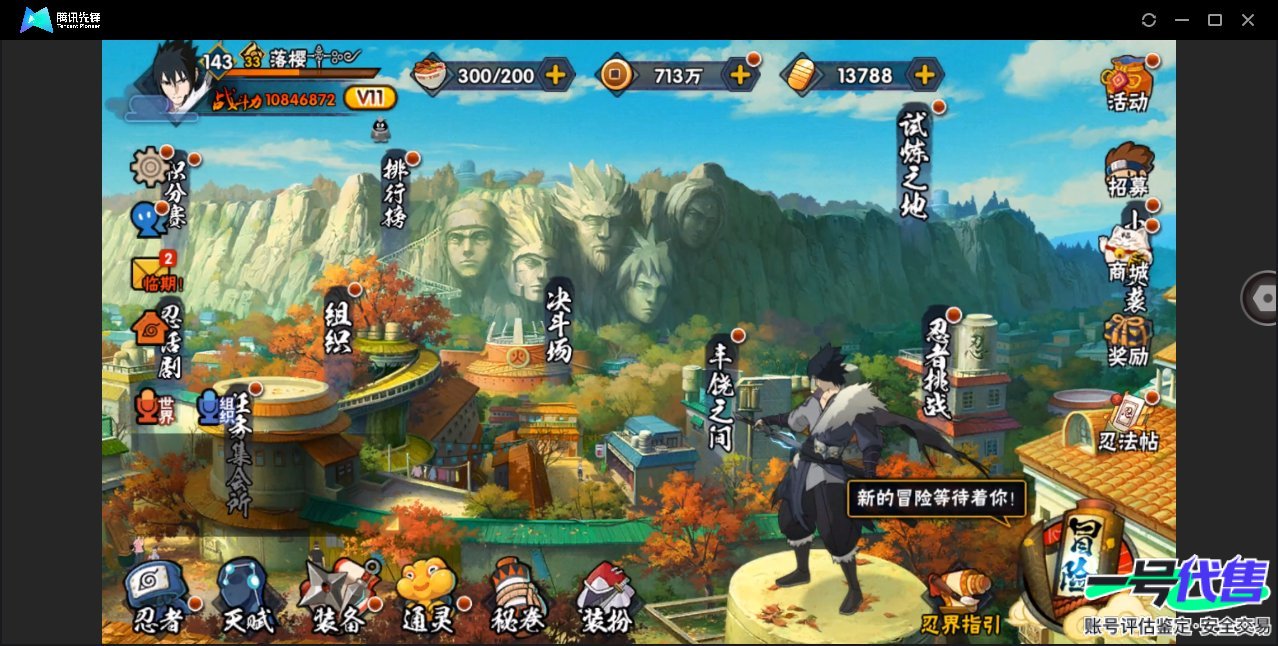Open the 活动 events panel

(x=1127, y=84)
